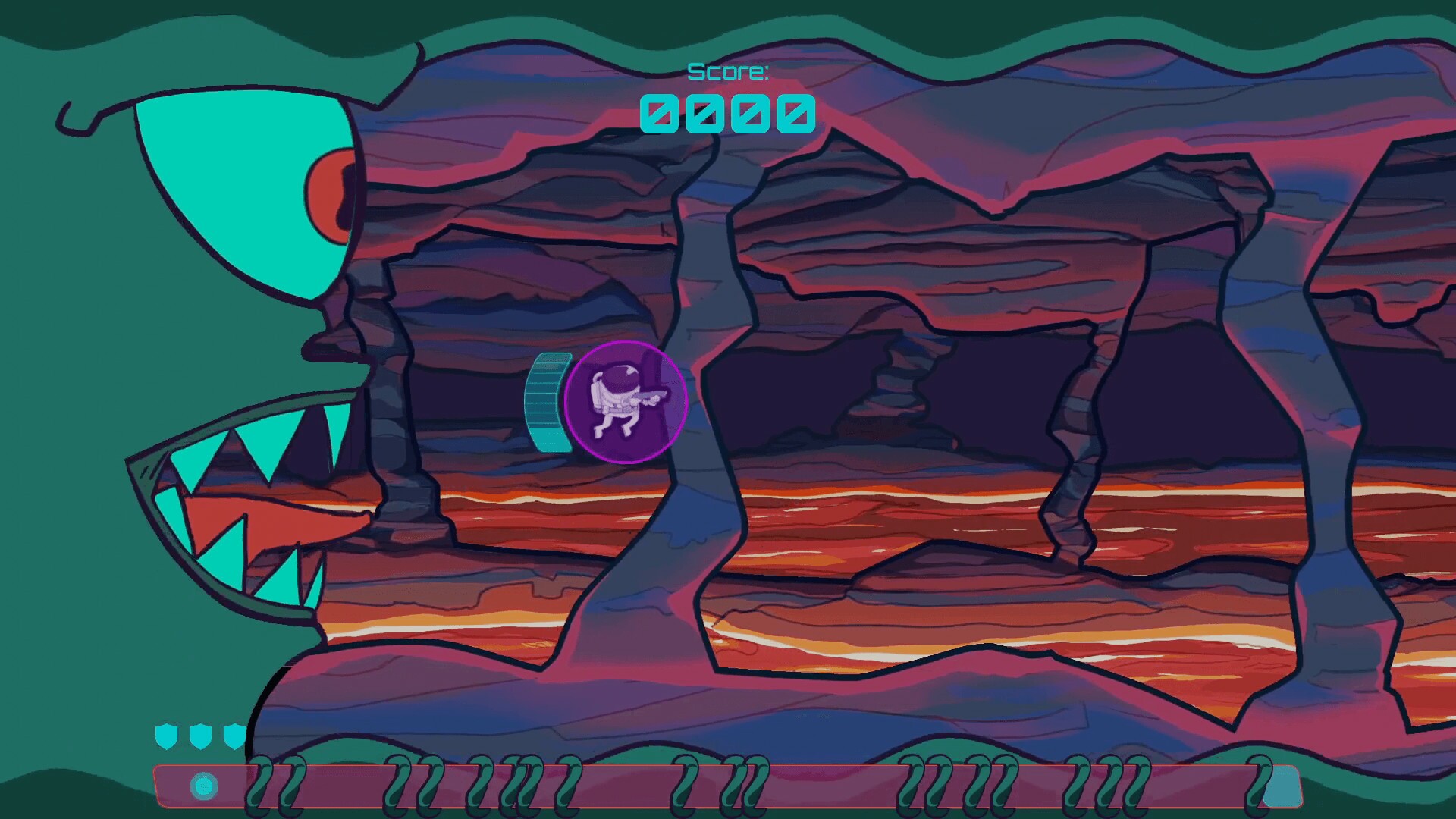Screen dimensions: 1456x819
Task: Click the glowing orb progress marker
Action: coord(202,786)
